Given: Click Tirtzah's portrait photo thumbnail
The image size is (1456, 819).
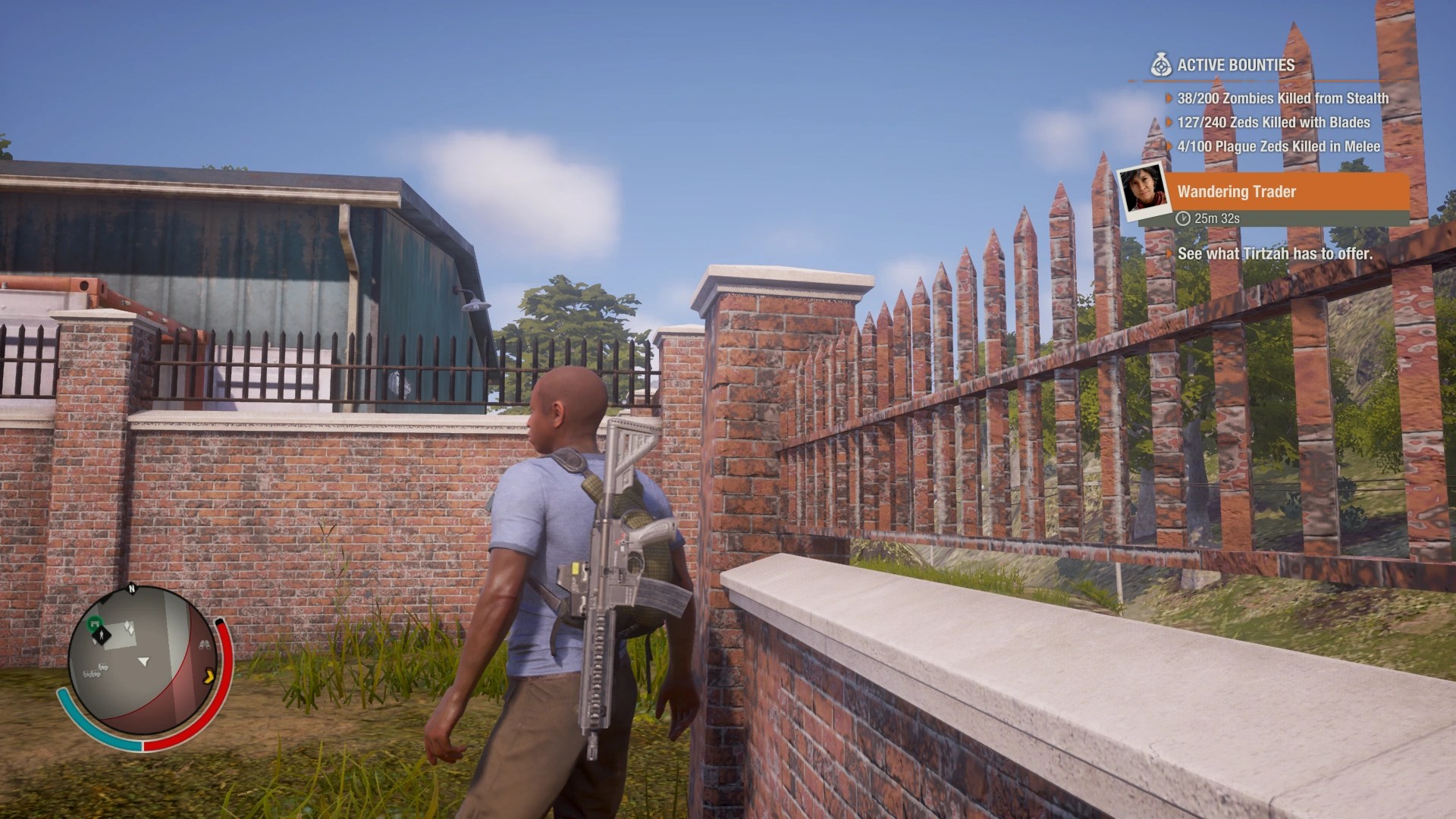Looking at the screenshot, I should coord(1142,194).
